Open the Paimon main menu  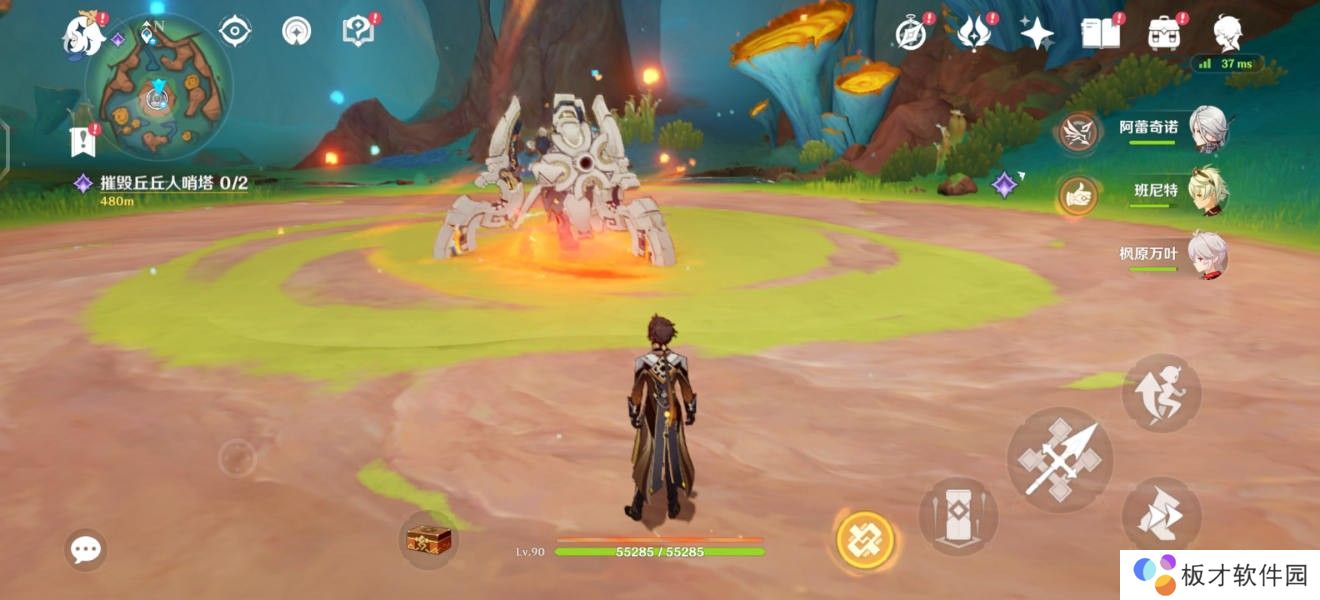pos(84,35)
